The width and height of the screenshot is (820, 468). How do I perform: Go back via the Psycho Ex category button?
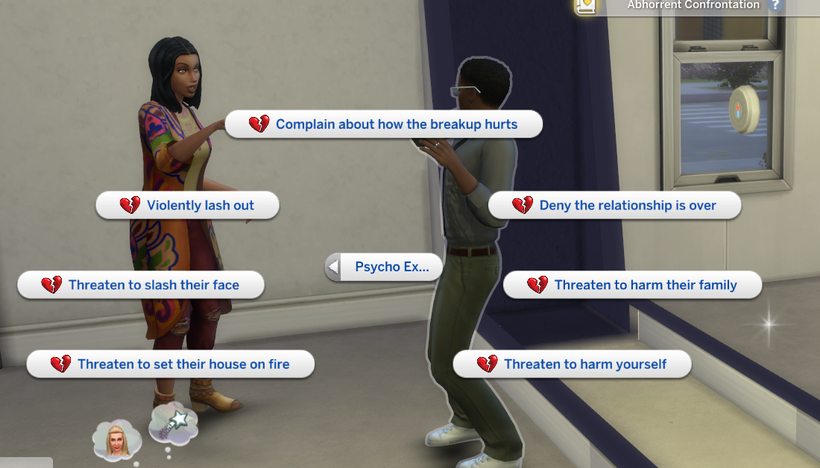point(384,267)
